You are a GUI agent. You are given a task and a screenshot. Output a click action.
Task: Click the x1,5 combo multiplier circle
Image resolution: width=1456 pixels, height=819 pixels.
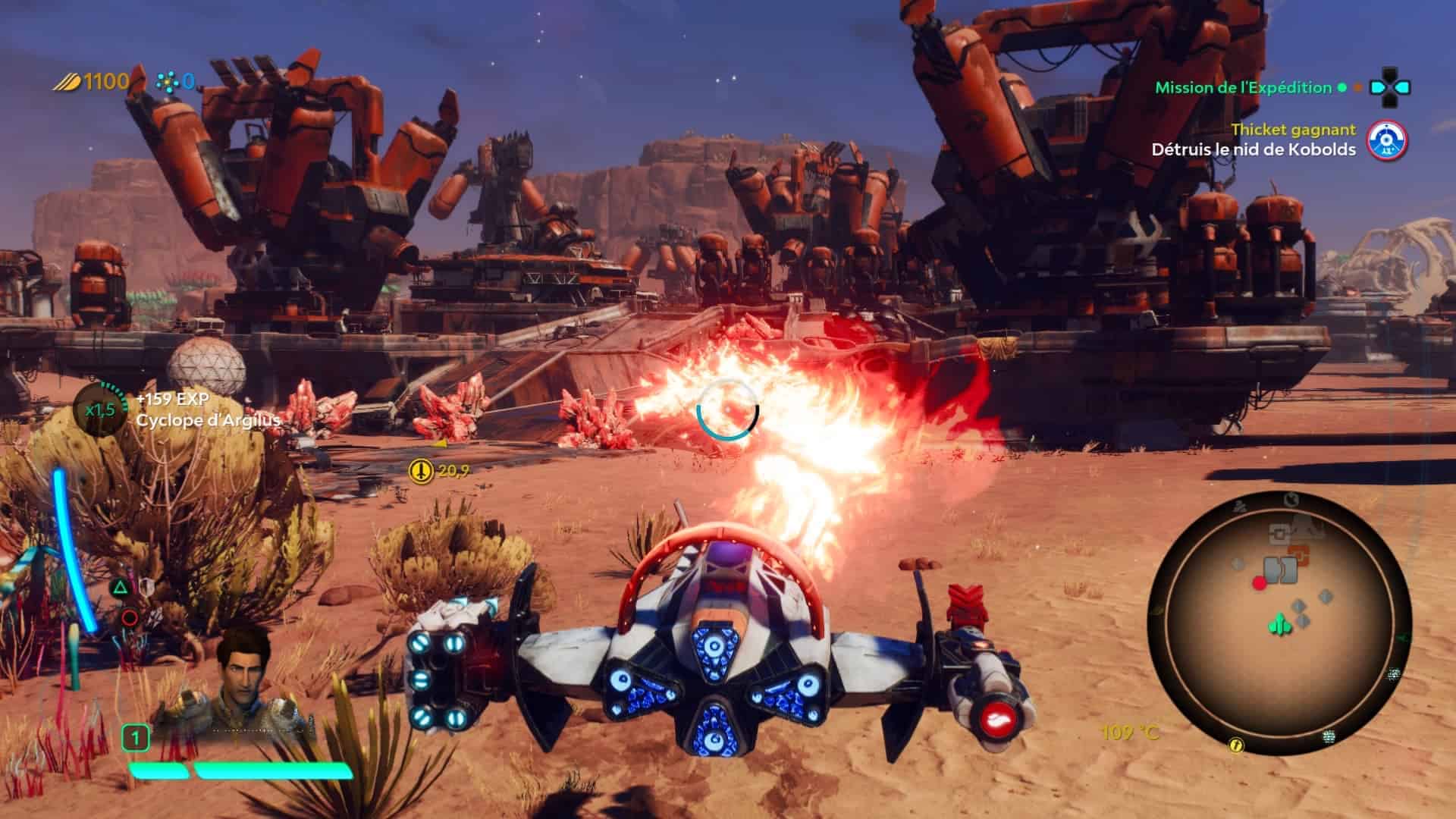(x=101, y=409)
